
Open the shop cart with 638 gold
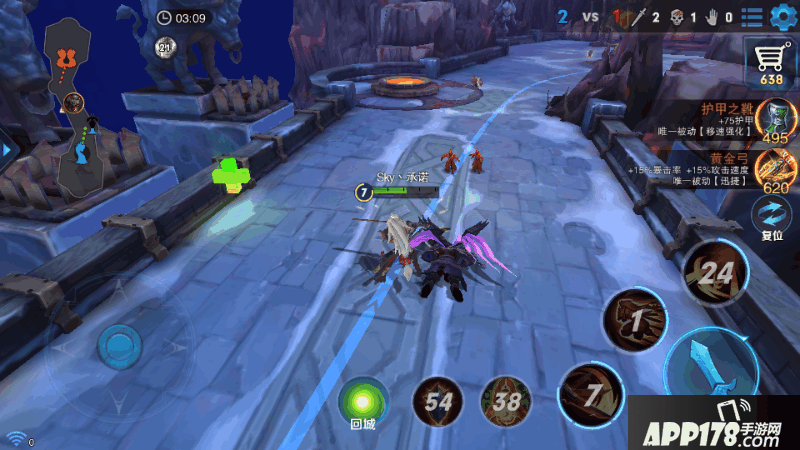pyautogui.click(x=771, y=63)
